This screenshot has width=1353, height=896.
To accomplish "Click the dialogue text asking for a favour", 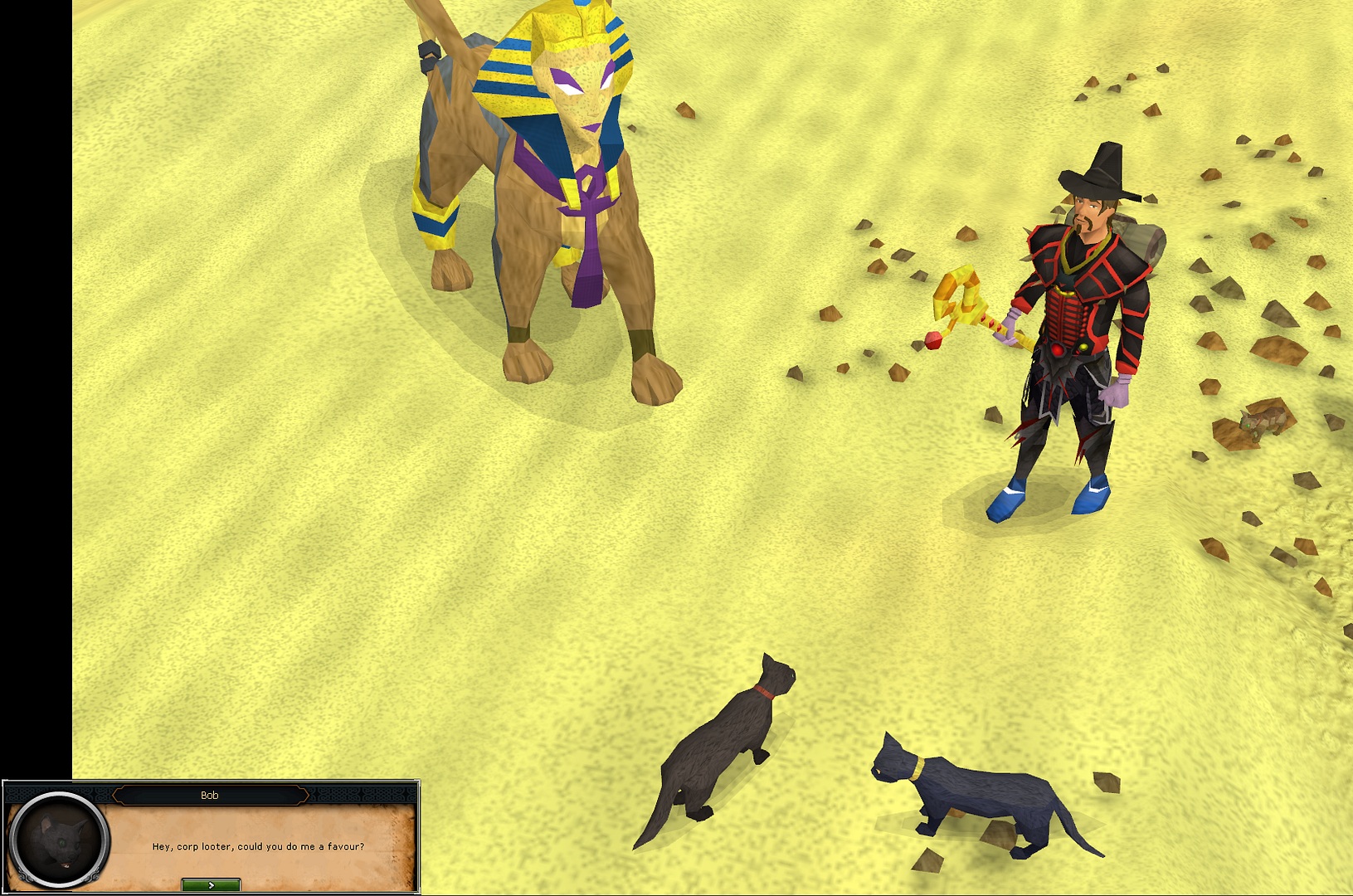I will coord(257,848).
